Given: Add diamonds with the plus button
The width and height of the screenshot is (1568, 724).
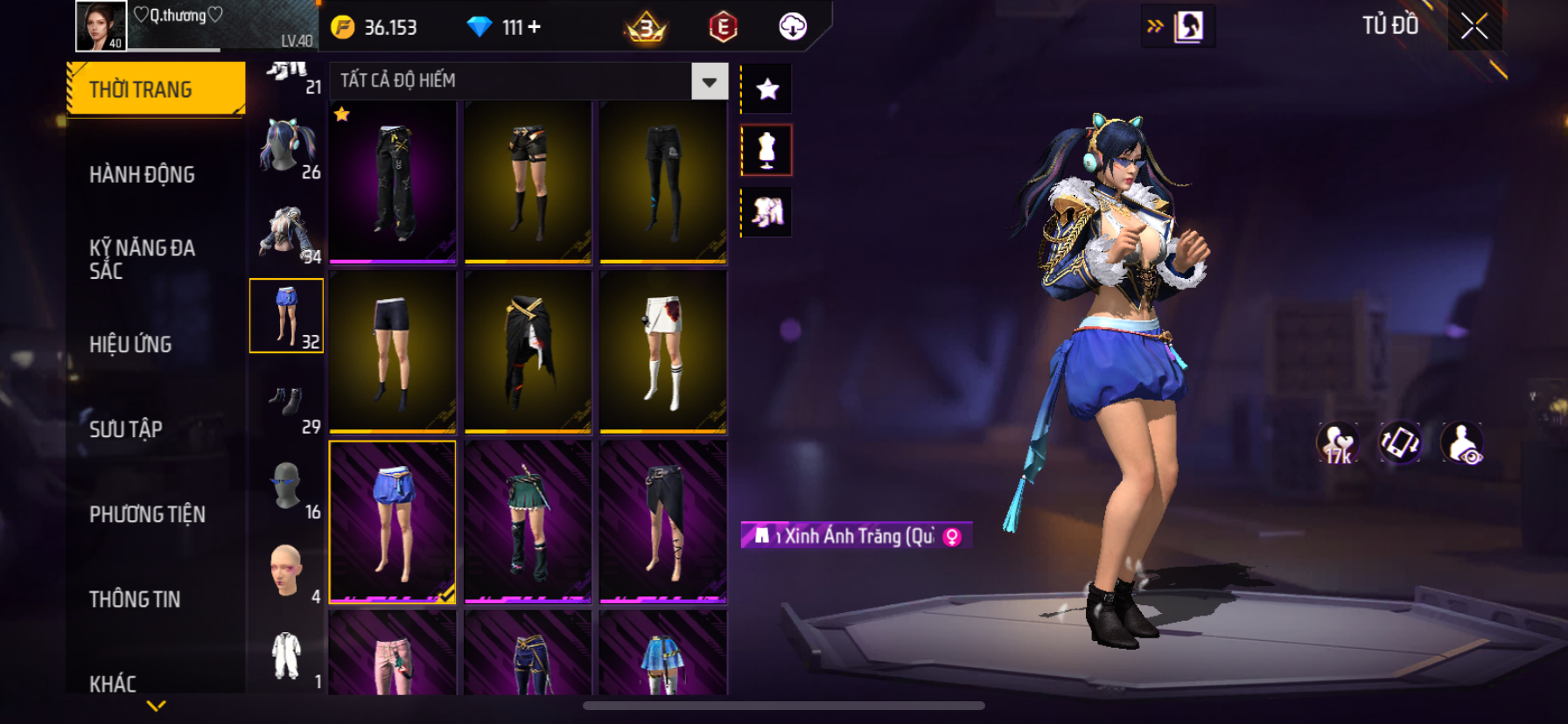Looking at the screenshot, I should (534, 27).
